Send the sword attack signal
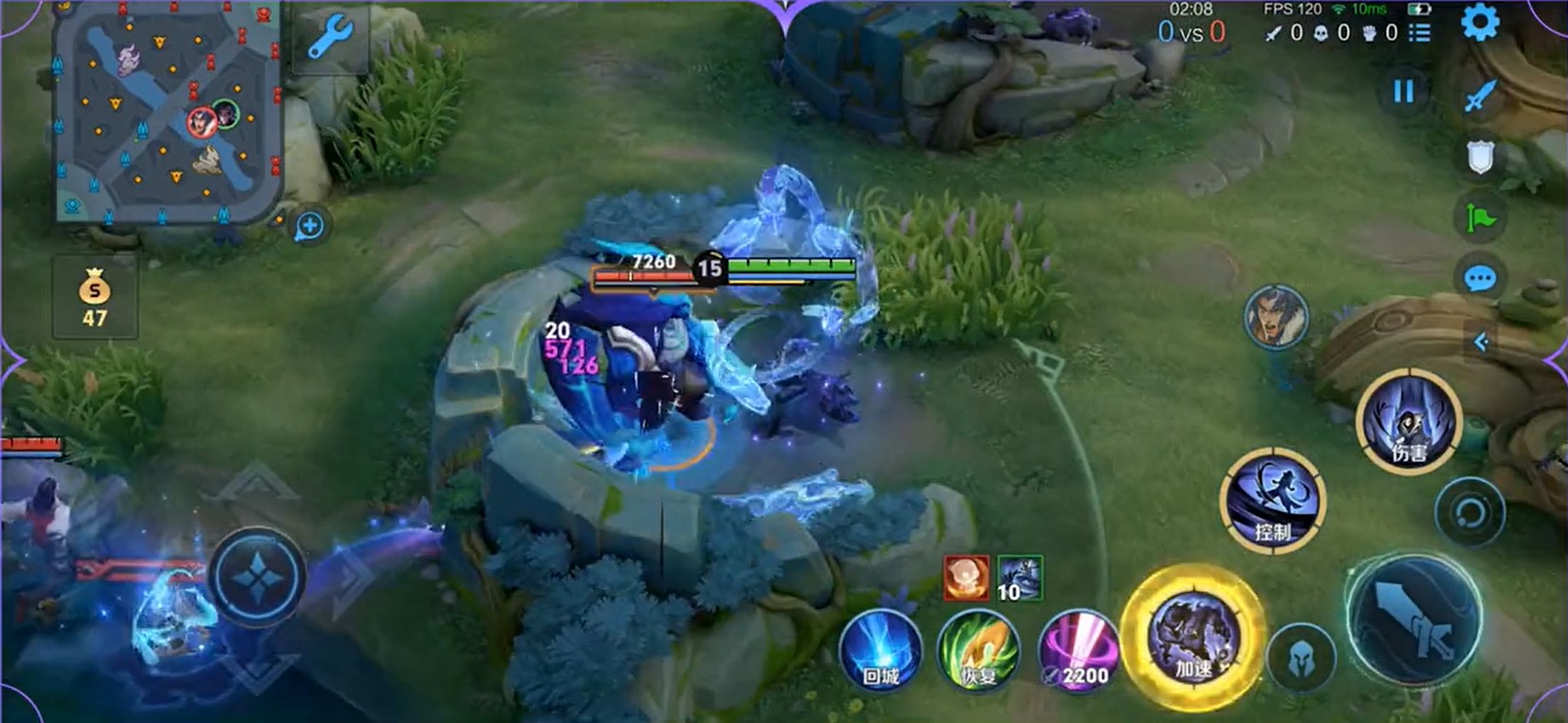Image resolution: width=1568 pixels, height=723 pixels. (x=1480, y=96)
